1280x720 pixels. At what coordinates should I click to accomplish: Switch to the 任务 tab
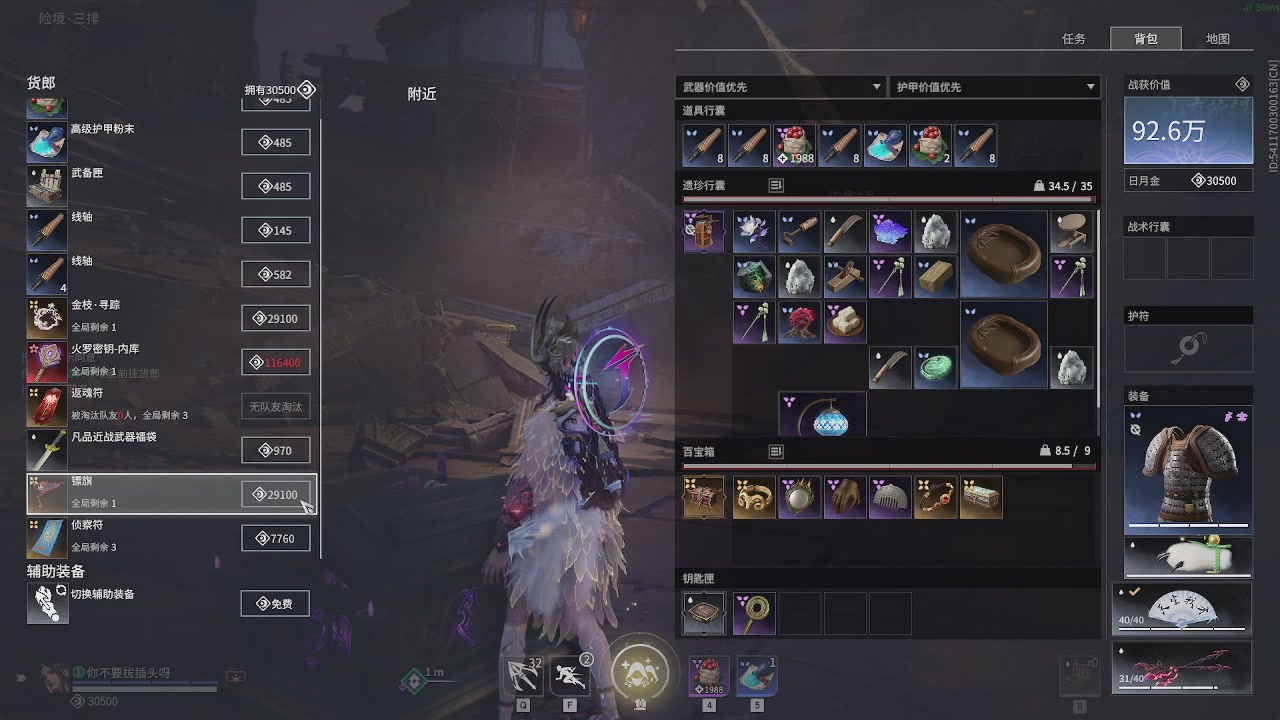pos(1074,39)
